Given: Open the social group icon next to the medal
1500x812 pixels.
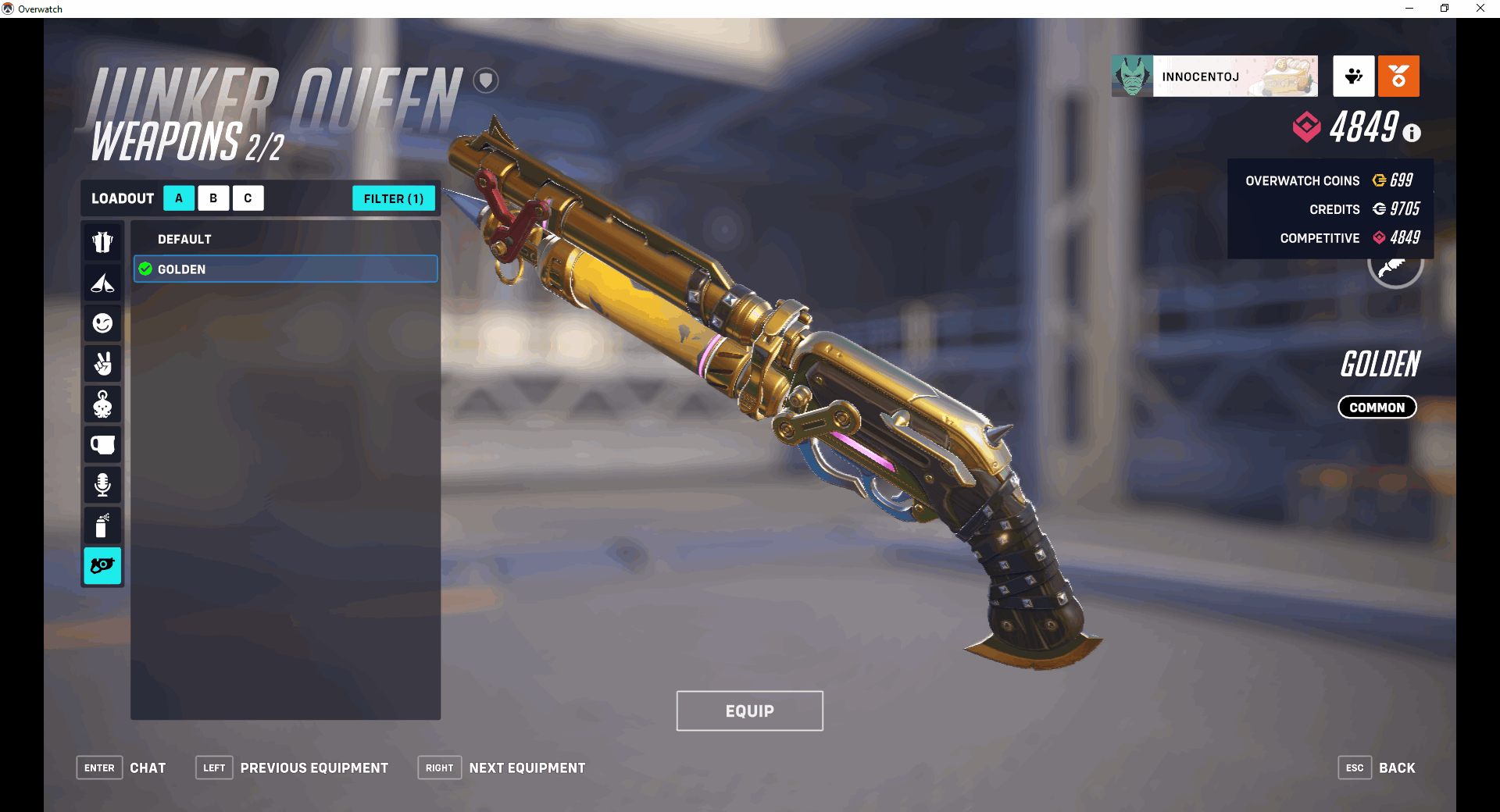Looking at the screenshot, I should tap(1353, 76).
